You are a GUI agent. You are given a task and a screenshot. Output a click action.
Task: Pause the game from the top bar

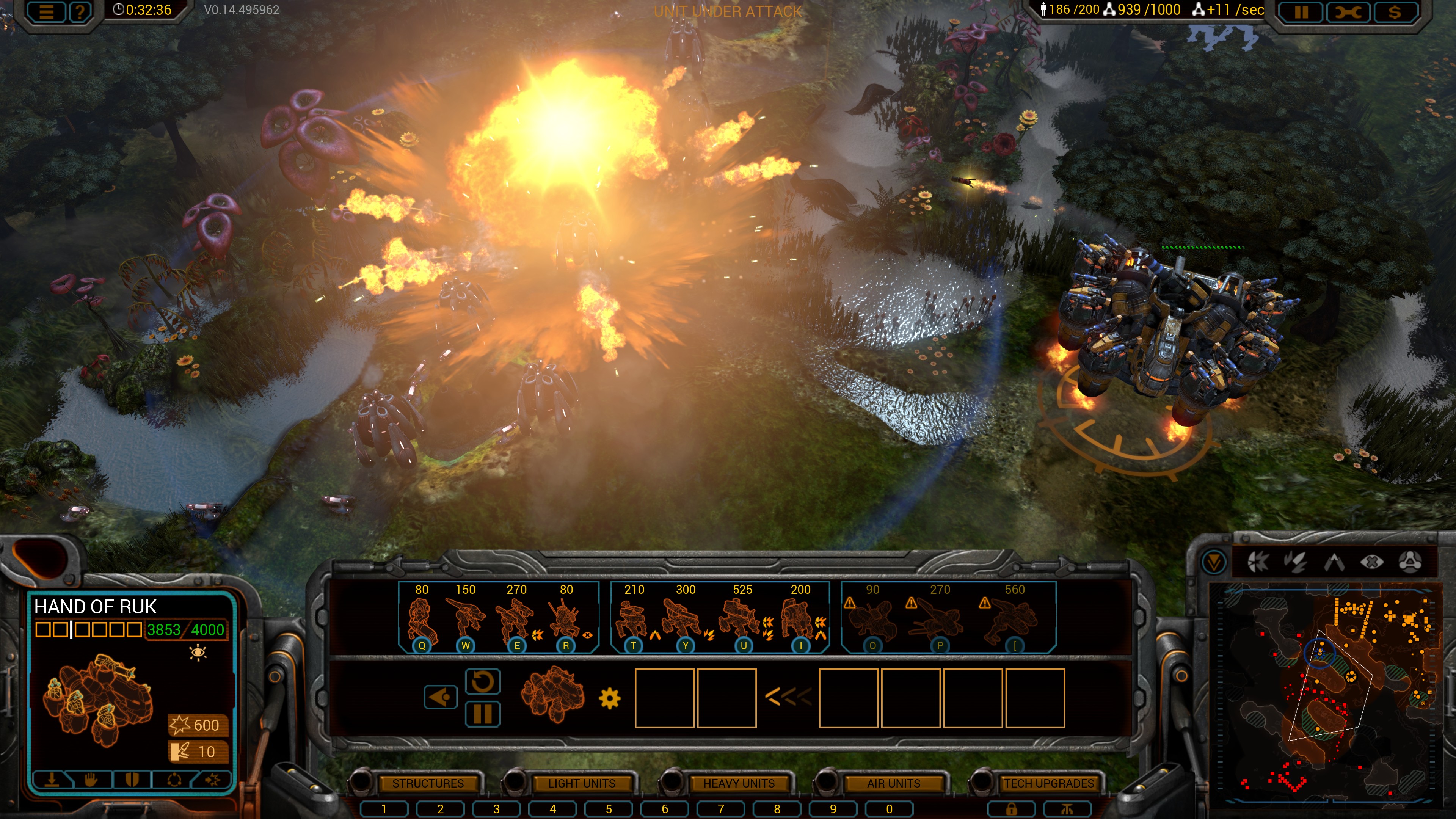pyautogui.click(x=1301, y=12)
